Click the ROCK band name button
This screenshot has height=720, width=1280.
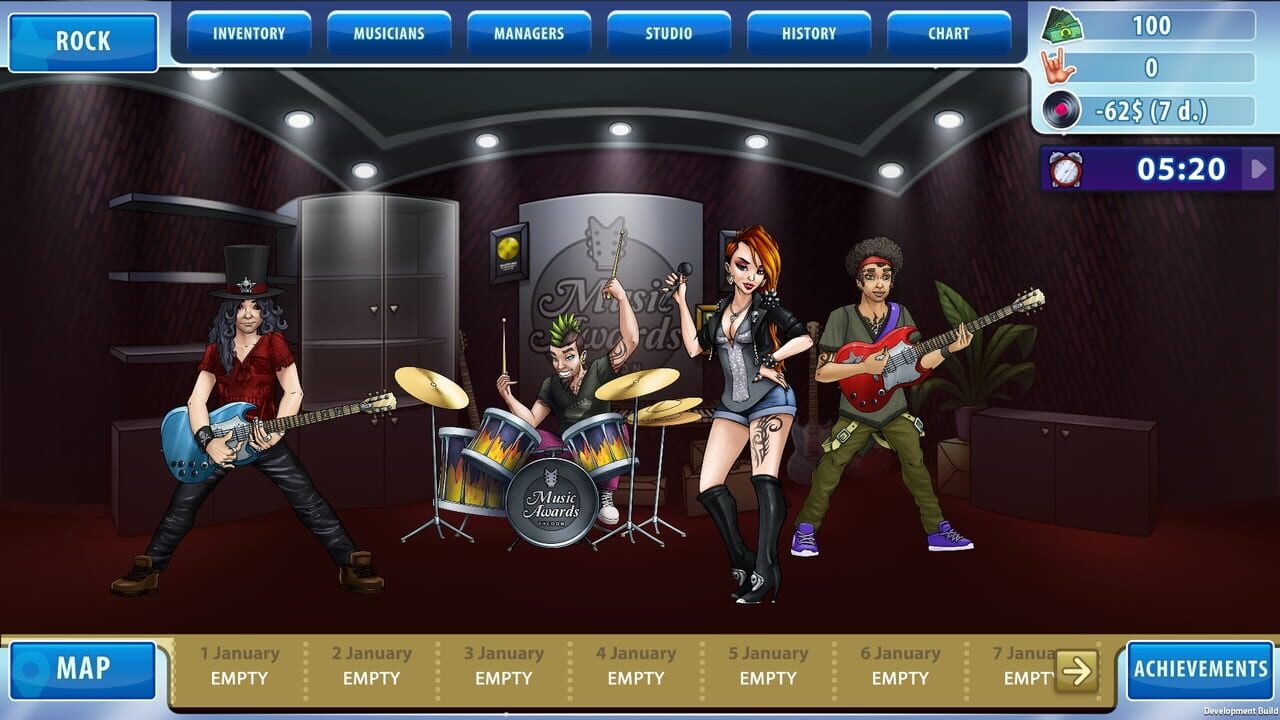coord(85,41)
